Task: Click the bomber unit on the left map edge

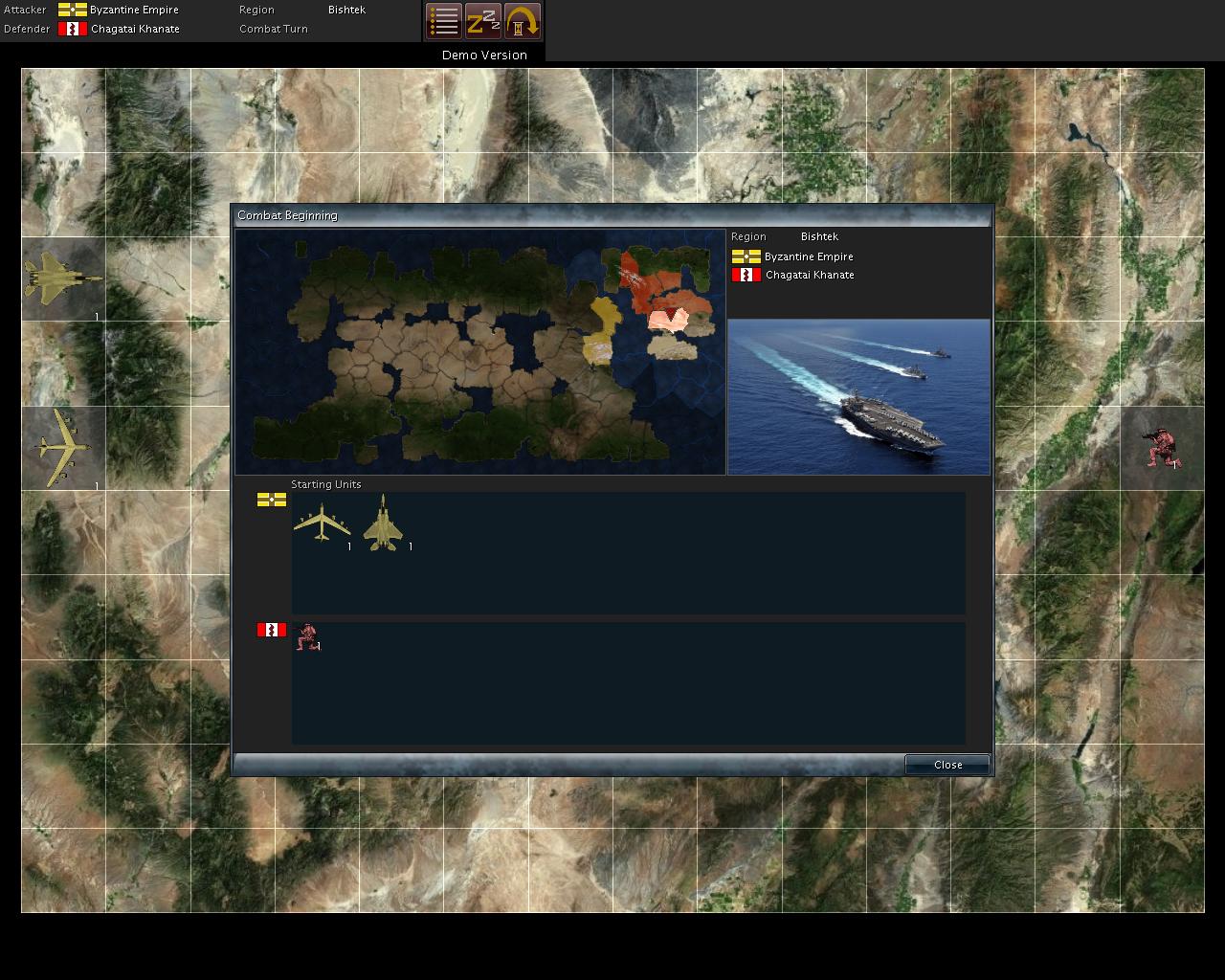Action: pyautogui.click(x=62, y=445)
